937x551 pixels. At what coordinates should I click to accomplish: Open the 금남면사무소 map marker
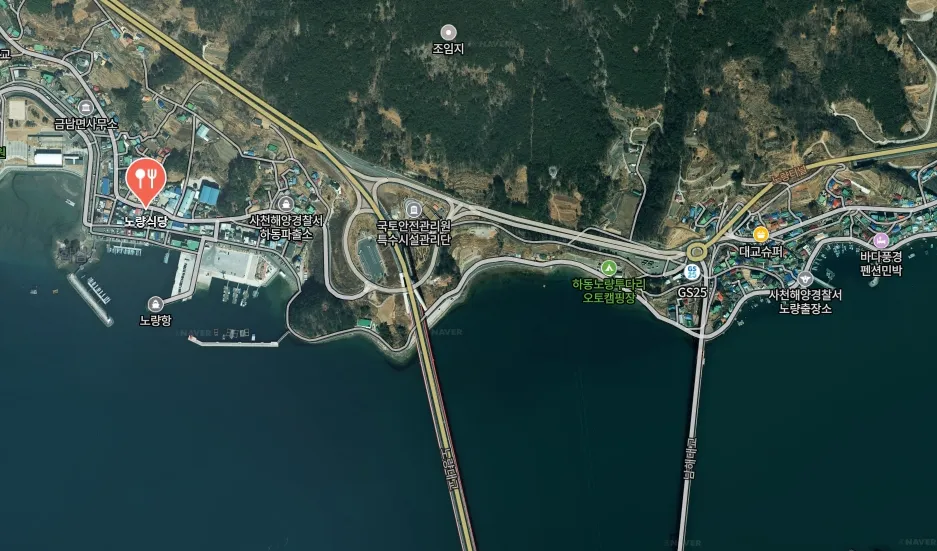86,107
